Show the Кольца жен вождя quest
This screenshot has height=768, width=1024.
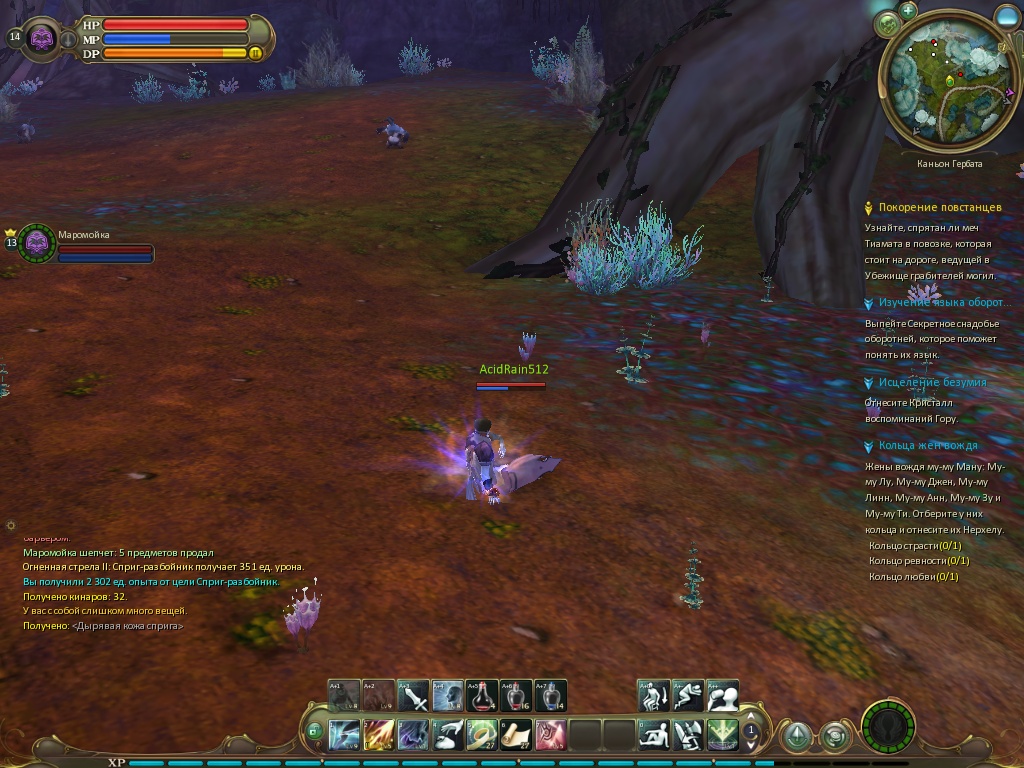tap(928, 445)
